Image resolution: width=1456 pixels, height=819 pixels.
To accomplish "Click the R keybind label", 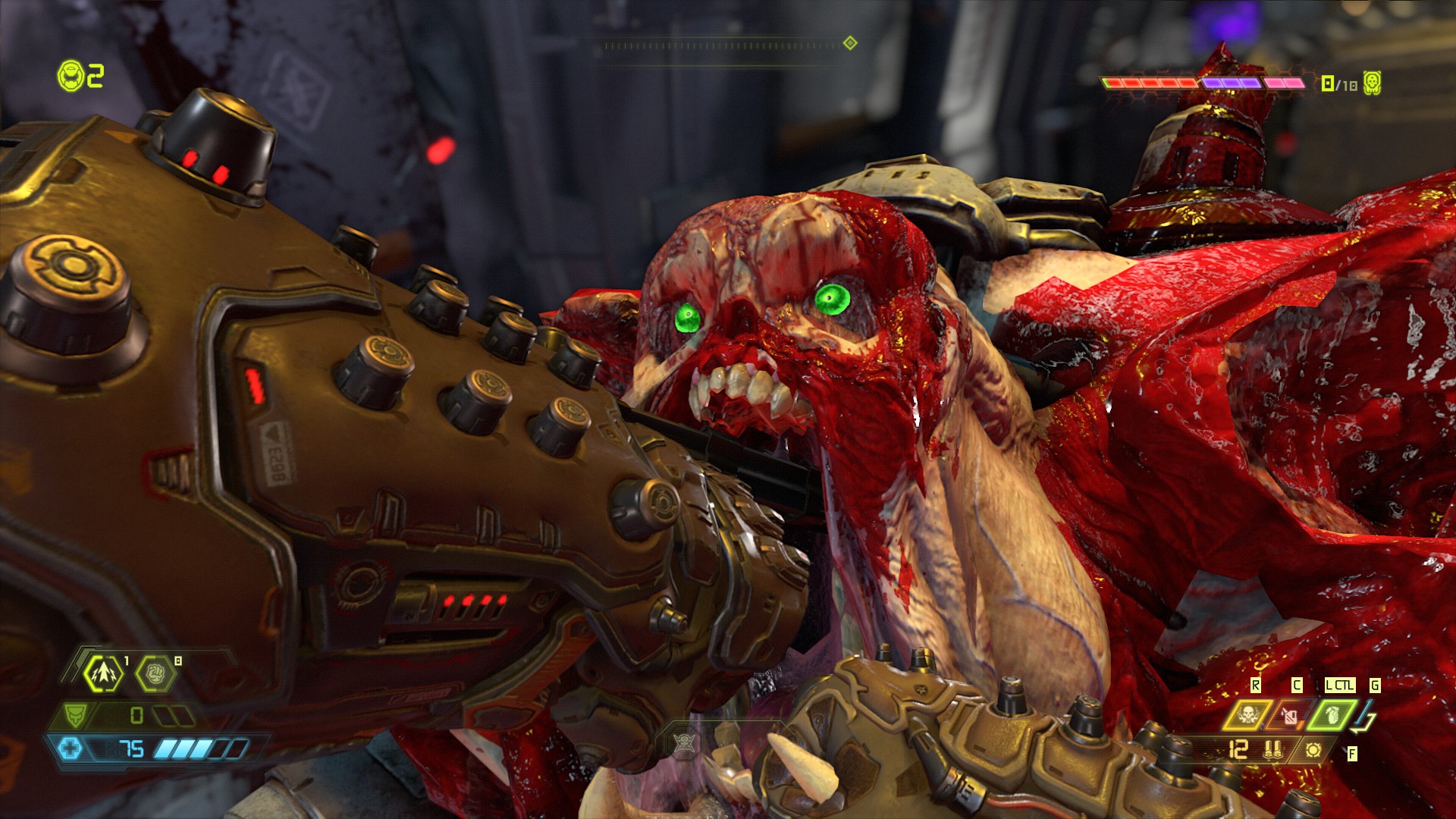I will click(x=1256, y=685).
